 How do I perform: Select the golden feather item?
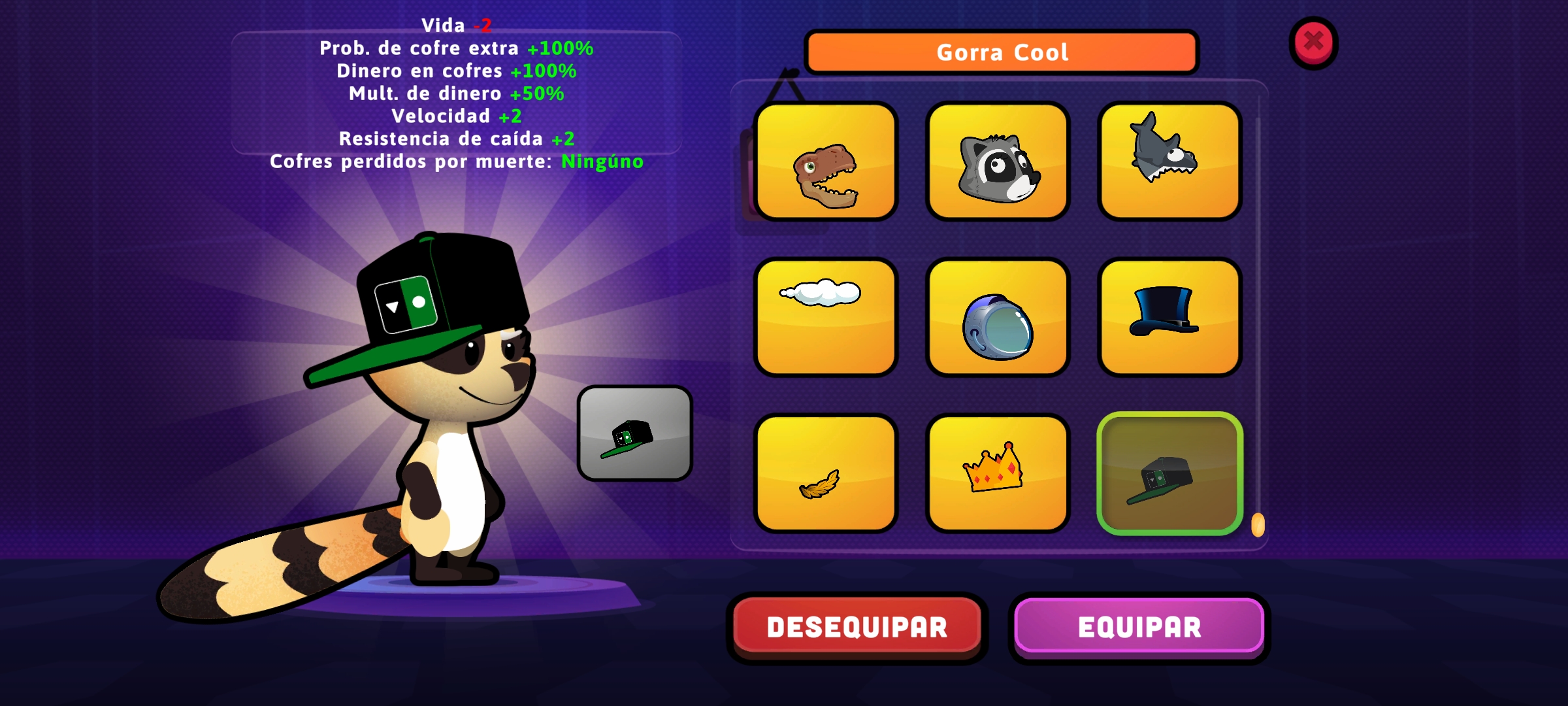click(826, 473)
